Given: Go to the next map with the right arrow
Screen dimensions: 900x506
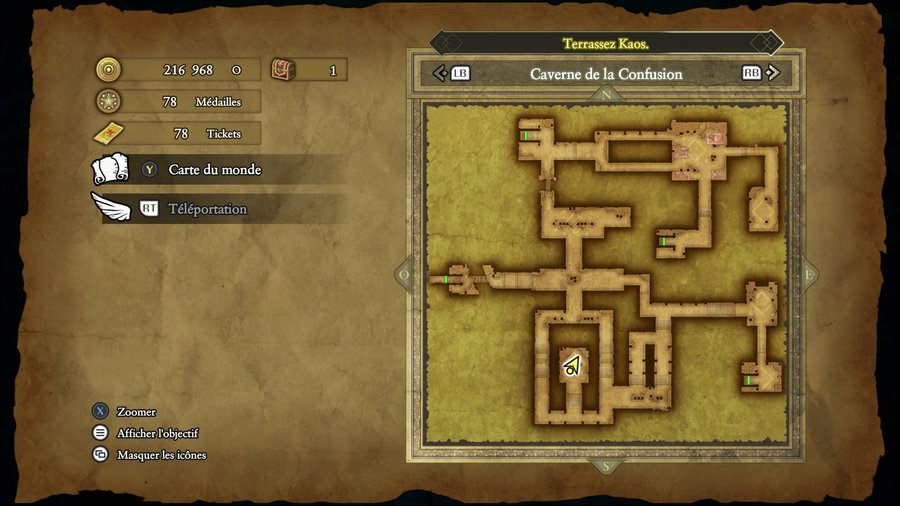Looking at the screenshot, I should pyautogui.click(x=771, y=73).
